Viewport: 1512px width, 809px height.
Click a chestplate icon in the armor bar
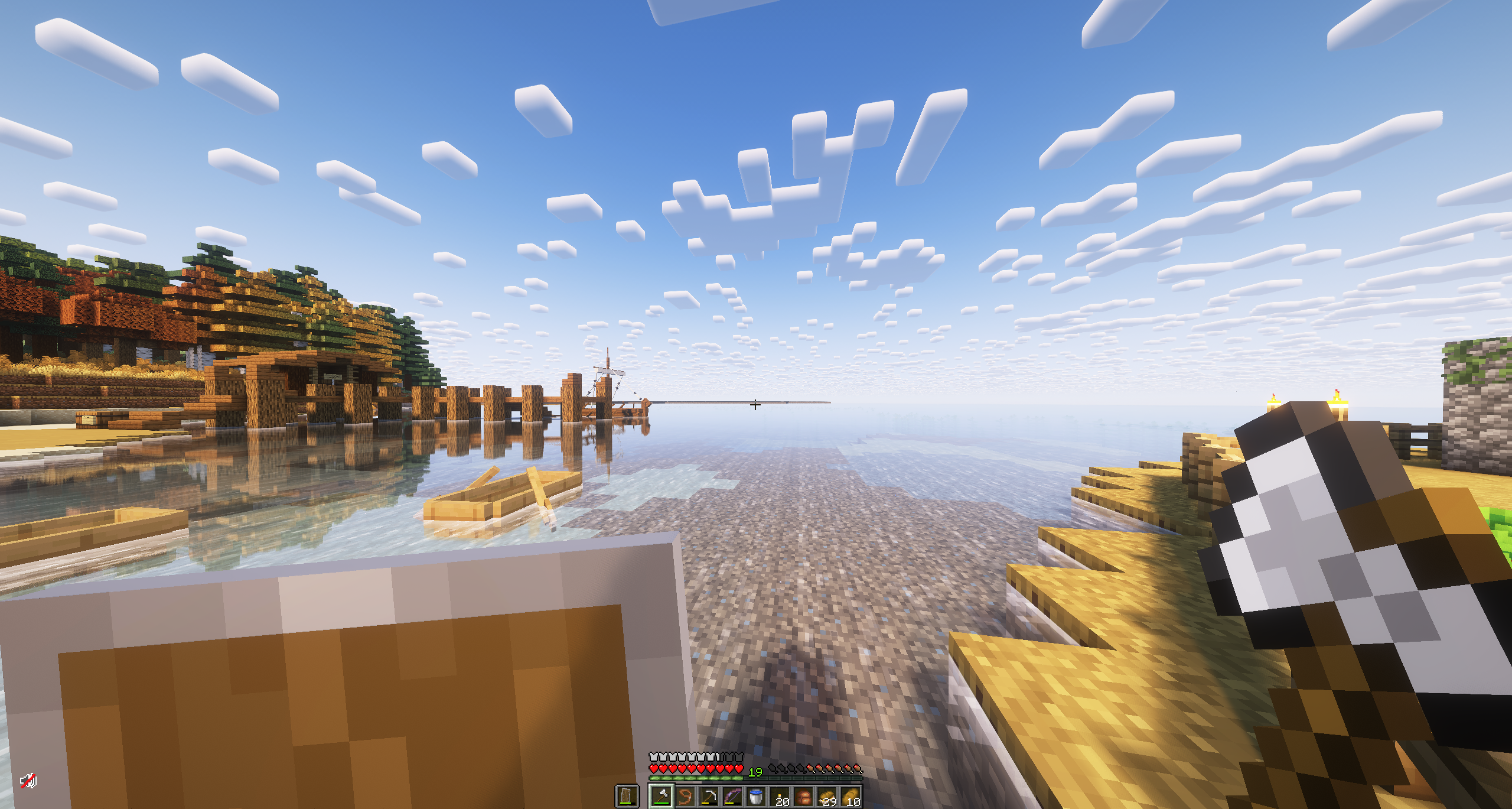pyautogui.click(x=654, y=757)
